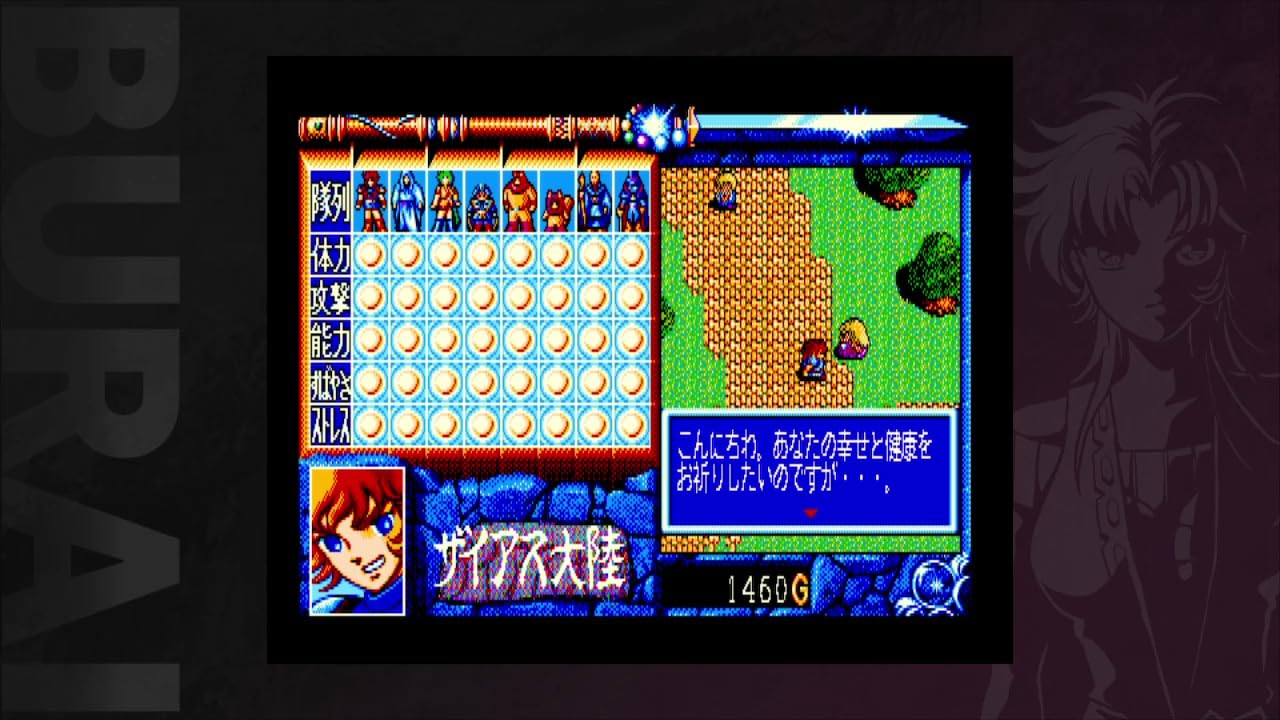Viewport: 1280px width, 720px height.
Task: Open the 体力 stat row label
Action: (x=330, y=255)
